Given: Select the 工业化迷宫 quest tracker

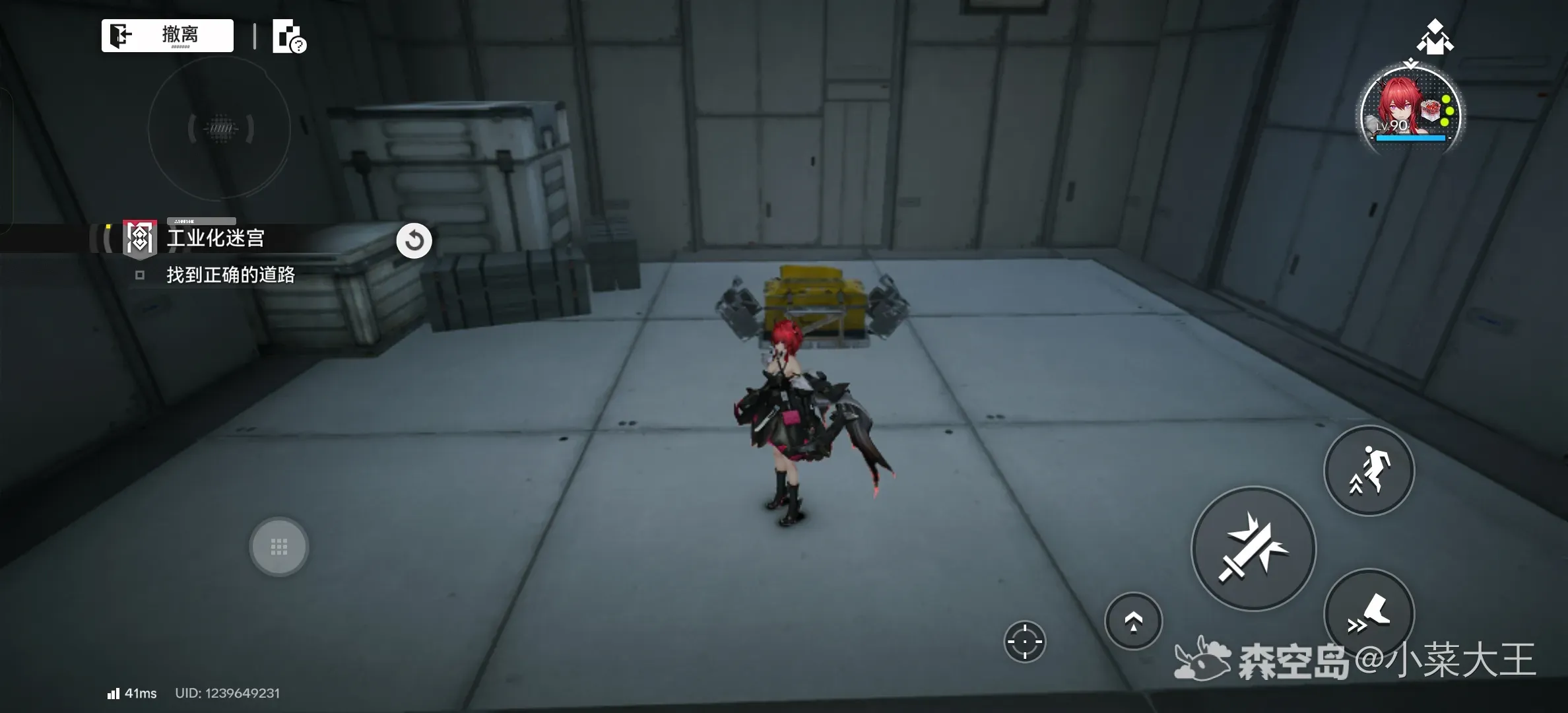Looking at the screenshot, I should pyautogui.click(x=215, y=238).
